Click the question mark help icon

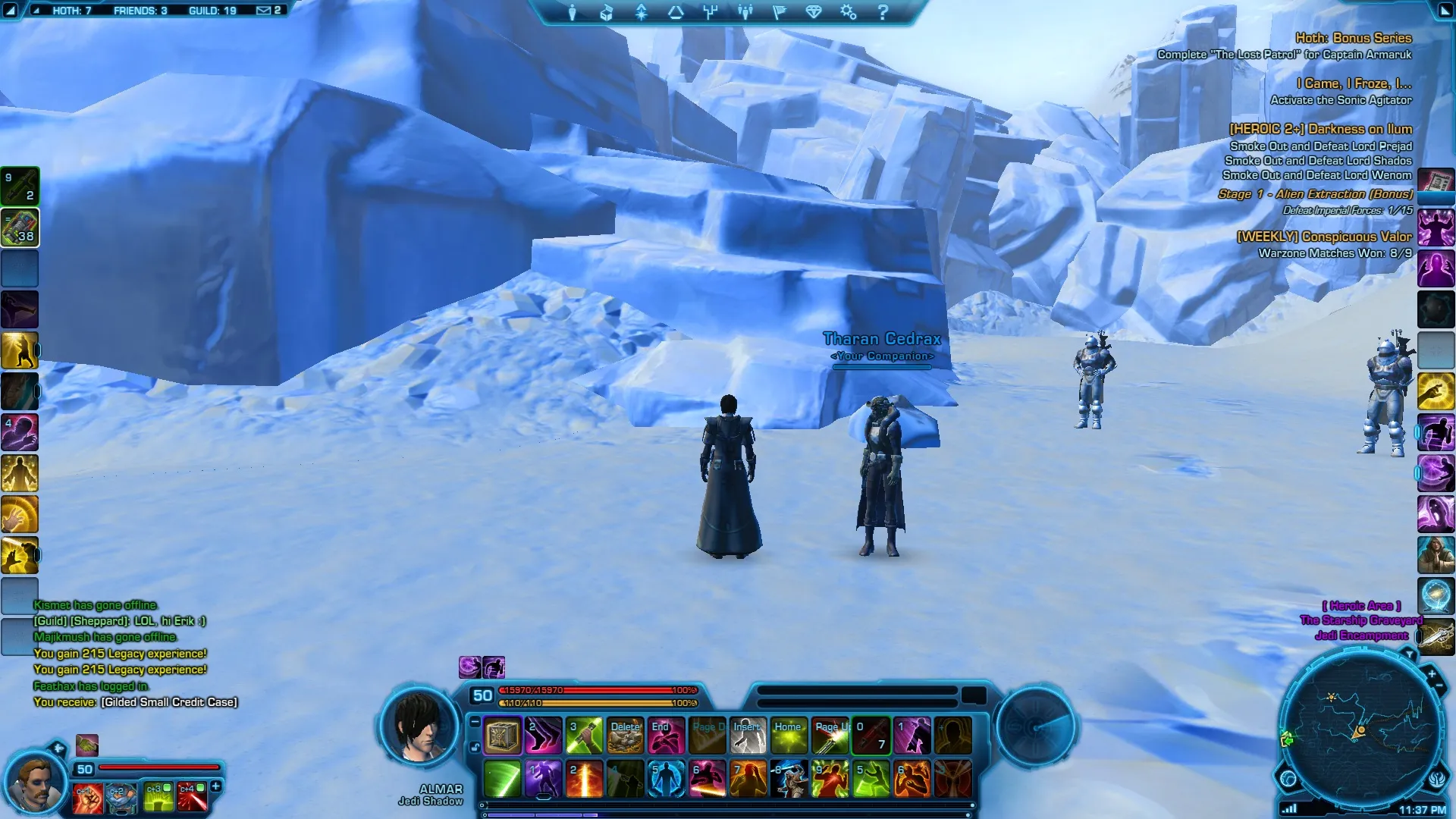[x=882, y=13]
